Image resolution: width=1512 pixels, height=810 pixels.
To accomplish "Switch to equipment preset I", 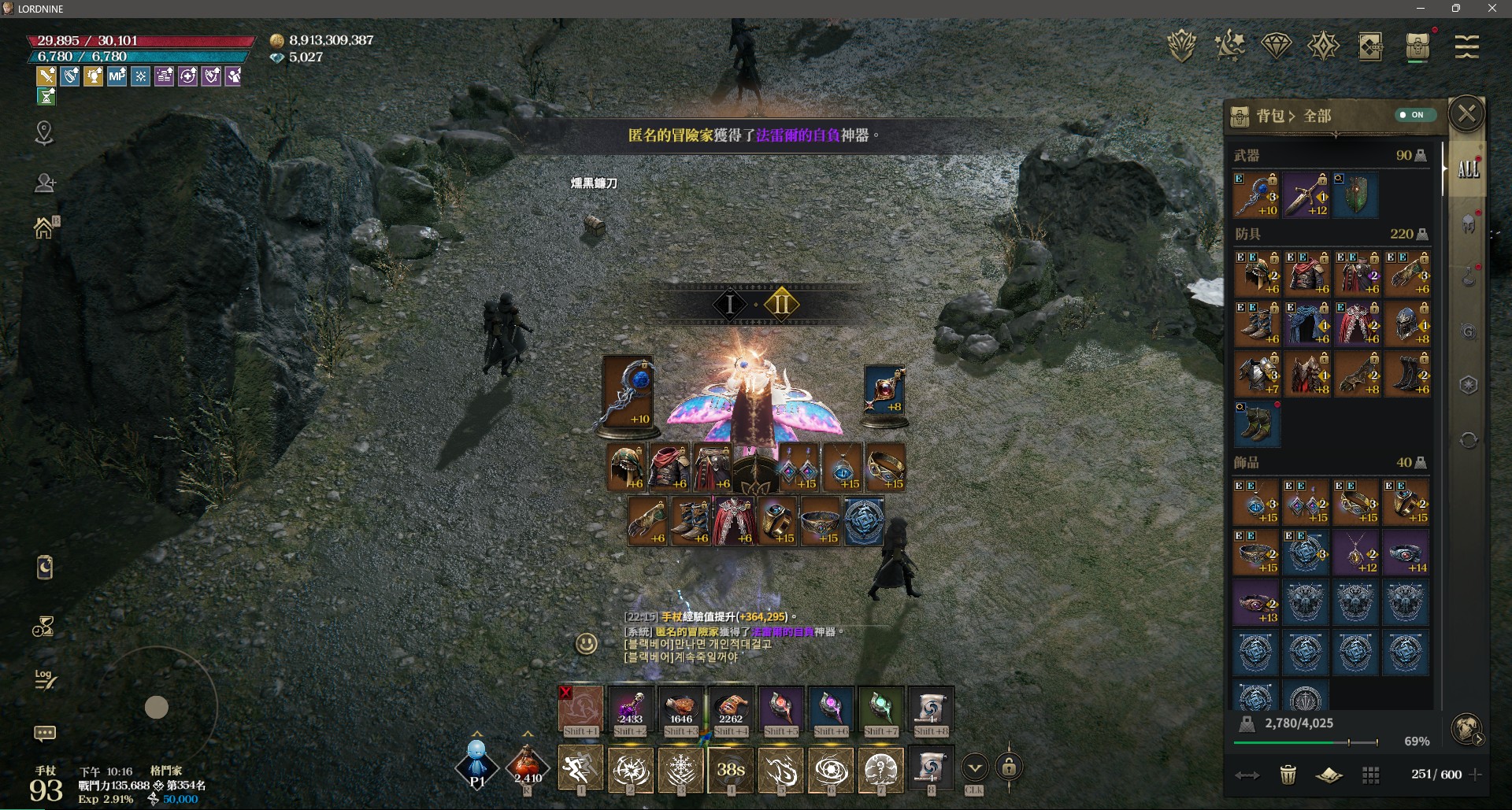I will (730, 304).
